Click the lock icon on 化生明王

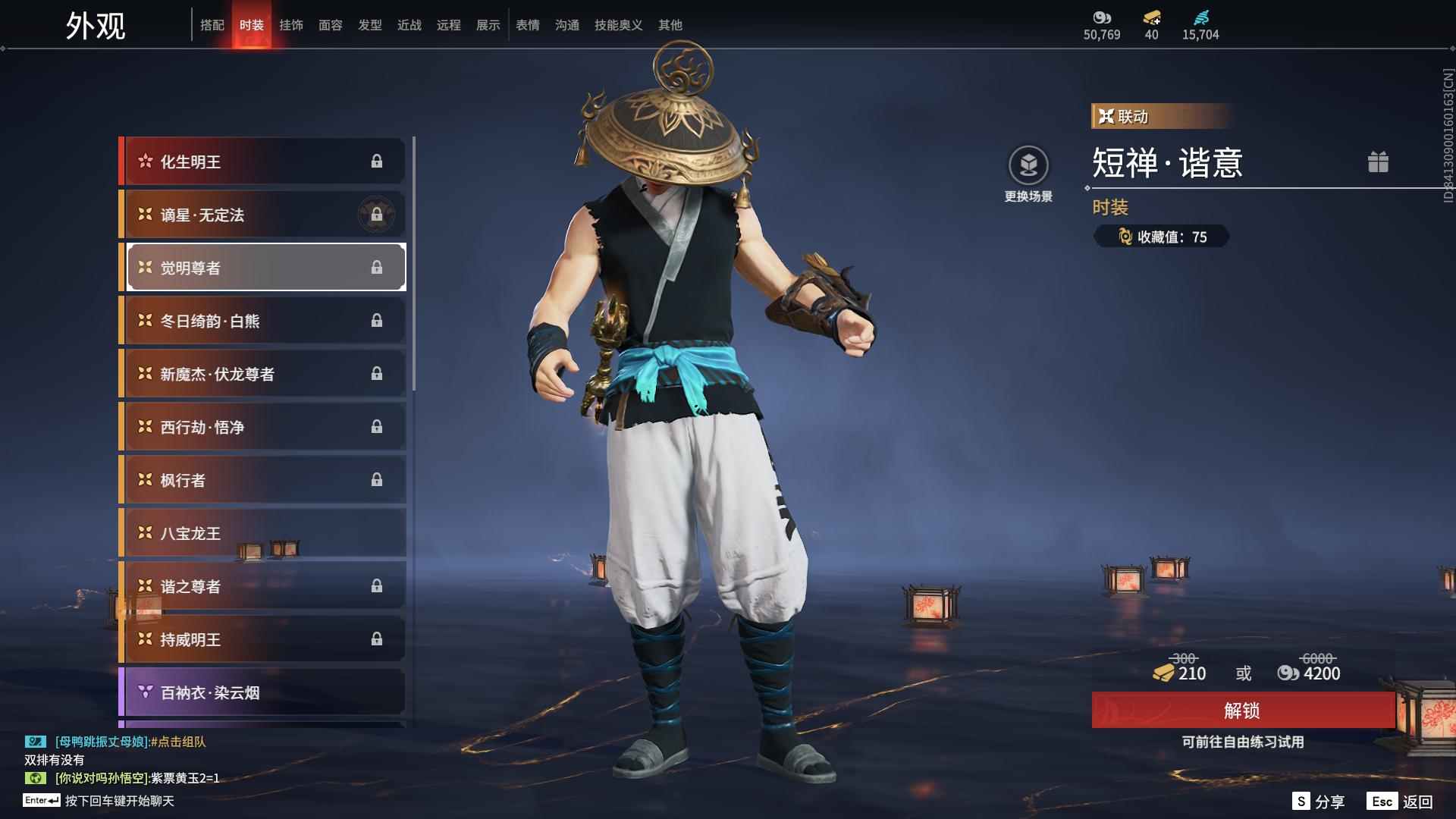pos(377,161)
